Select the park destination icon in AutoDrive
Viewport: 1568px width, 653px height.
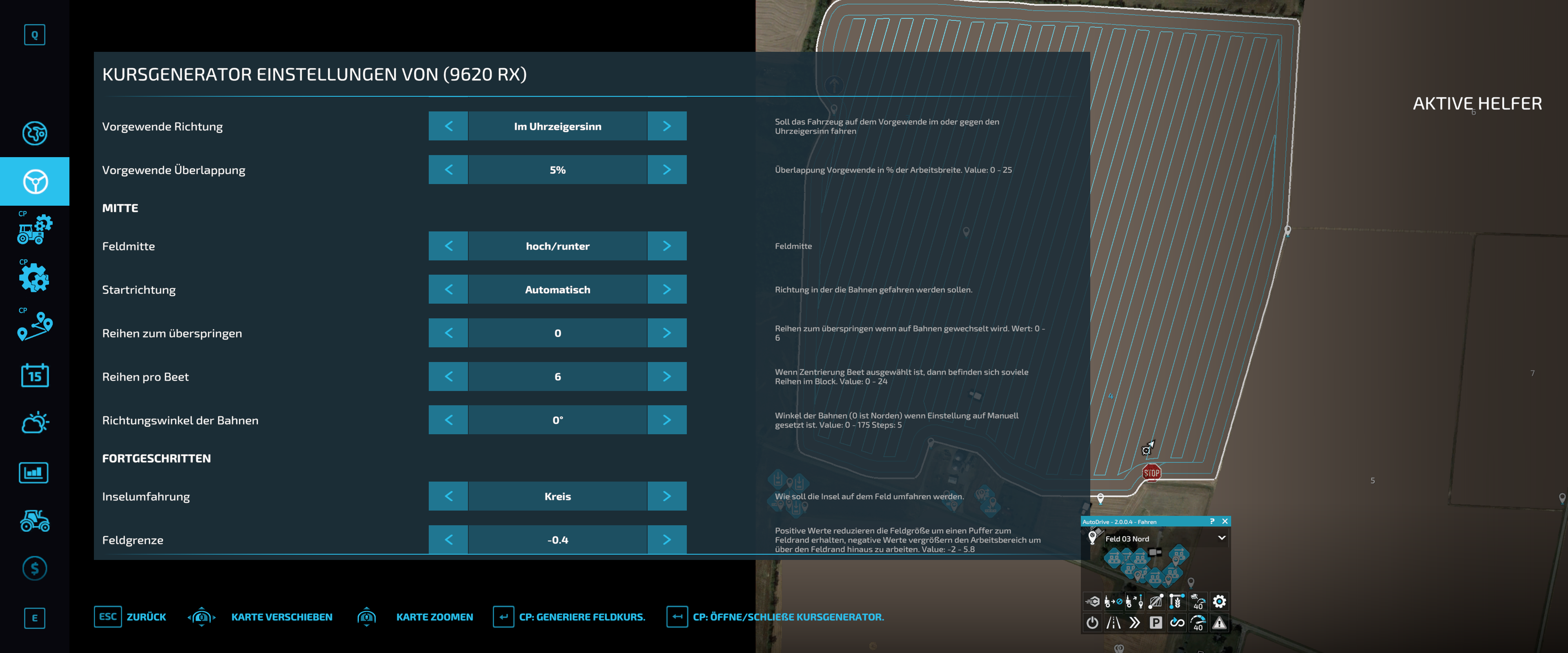1156,622
